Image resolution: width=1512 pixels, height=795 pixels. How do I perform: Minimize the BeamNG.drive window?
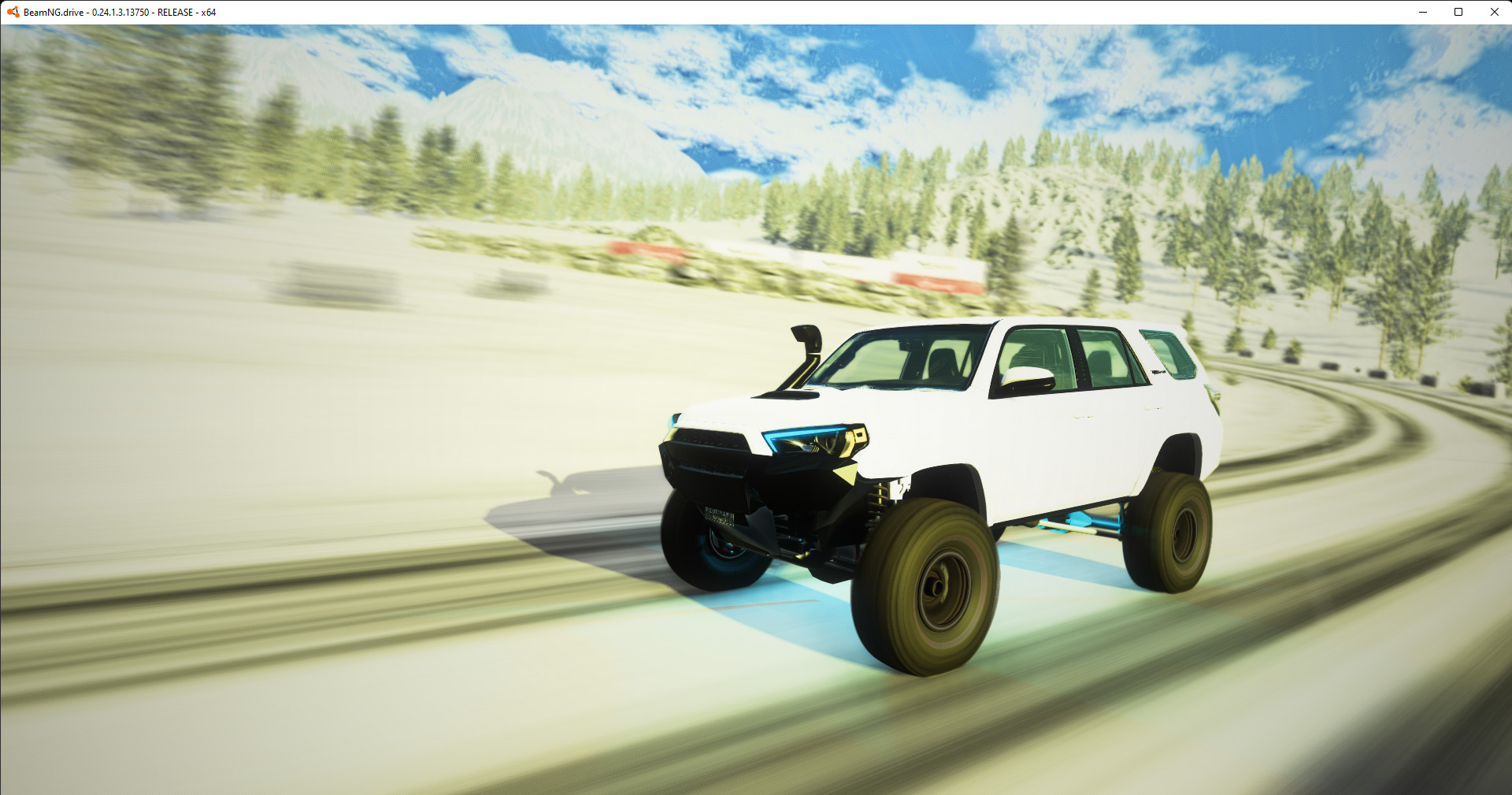(1422, 12)
